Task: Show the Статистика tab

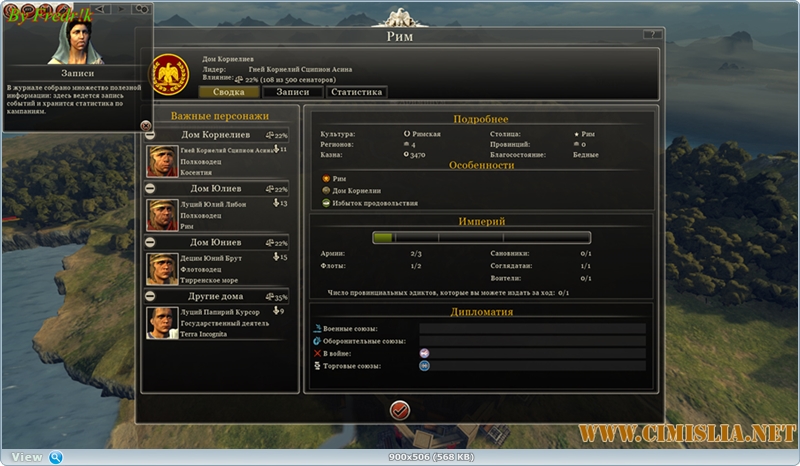Action: pos(355,92)
